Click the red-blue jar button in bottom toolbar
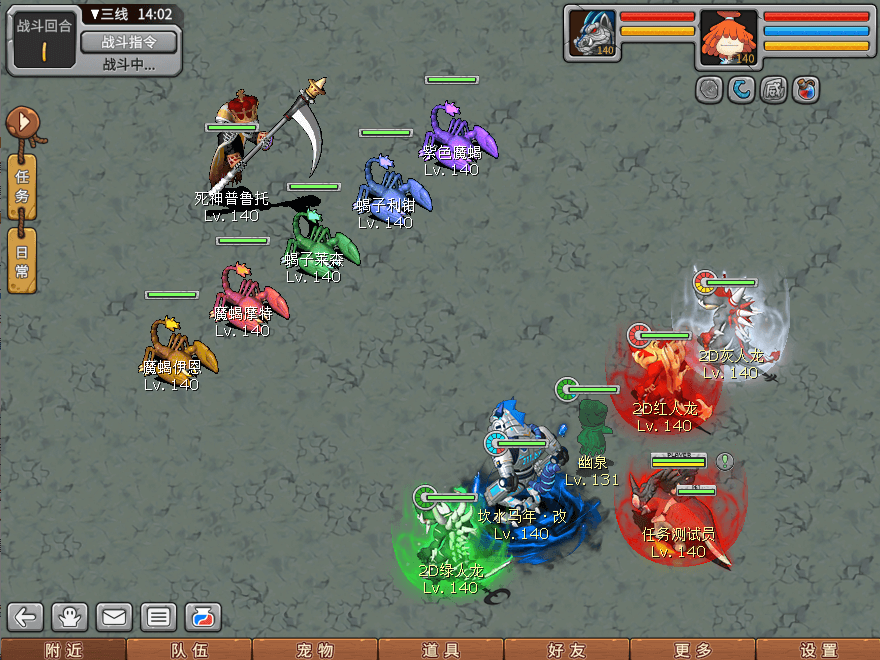Image resolution: width=880 pixels, height=660 pixels. (x=202, y=616)
